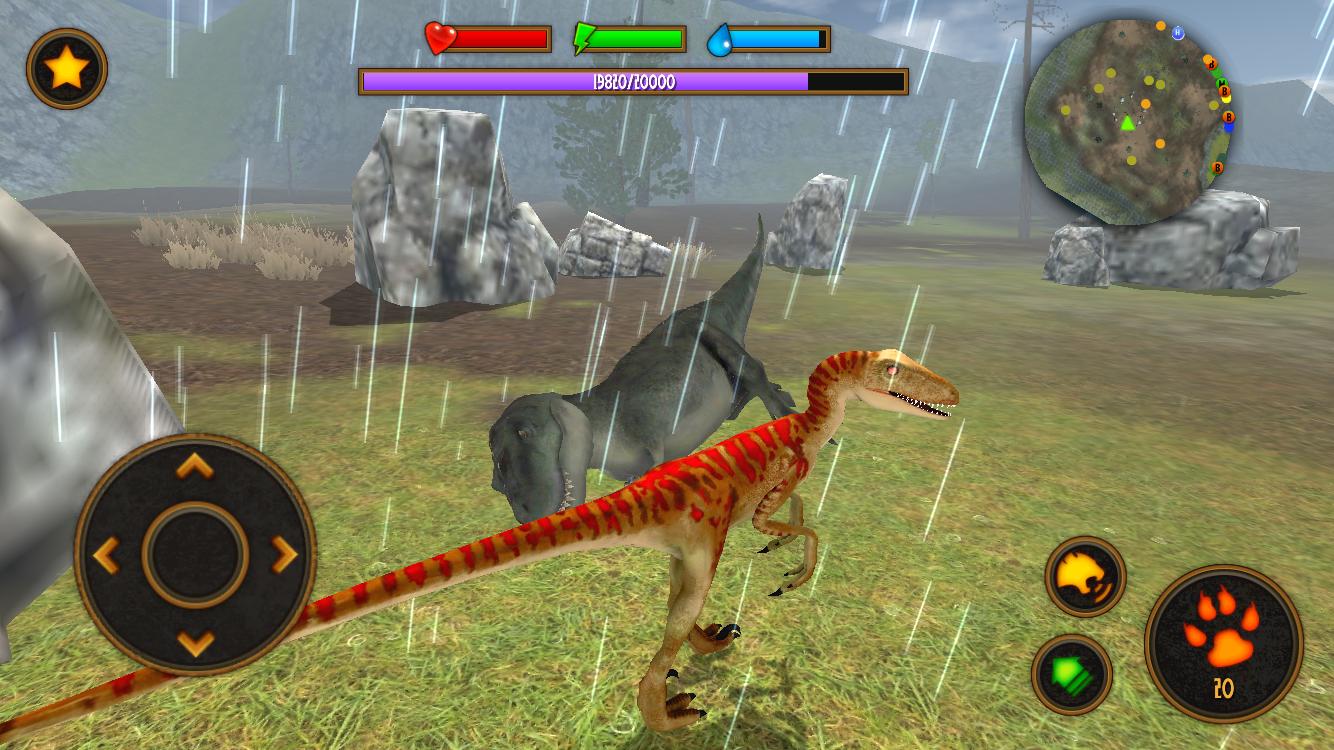The width and height of the screenshot is (1334, 750).
Task: Tap the green M marker on the minimap edge
Action: pos(1222,82)
